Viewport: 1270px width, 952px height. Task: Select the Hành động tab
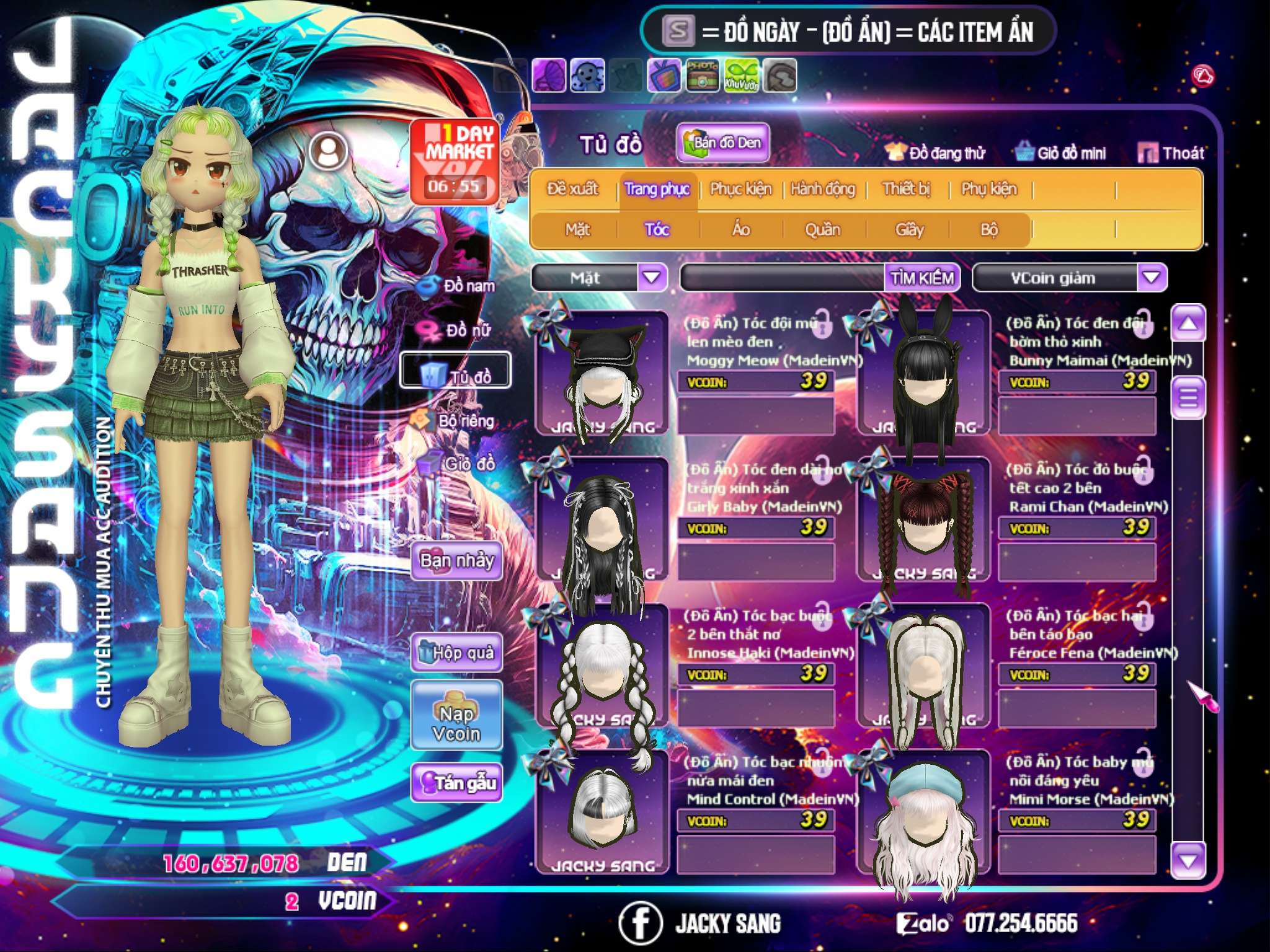tap(823, 189)
